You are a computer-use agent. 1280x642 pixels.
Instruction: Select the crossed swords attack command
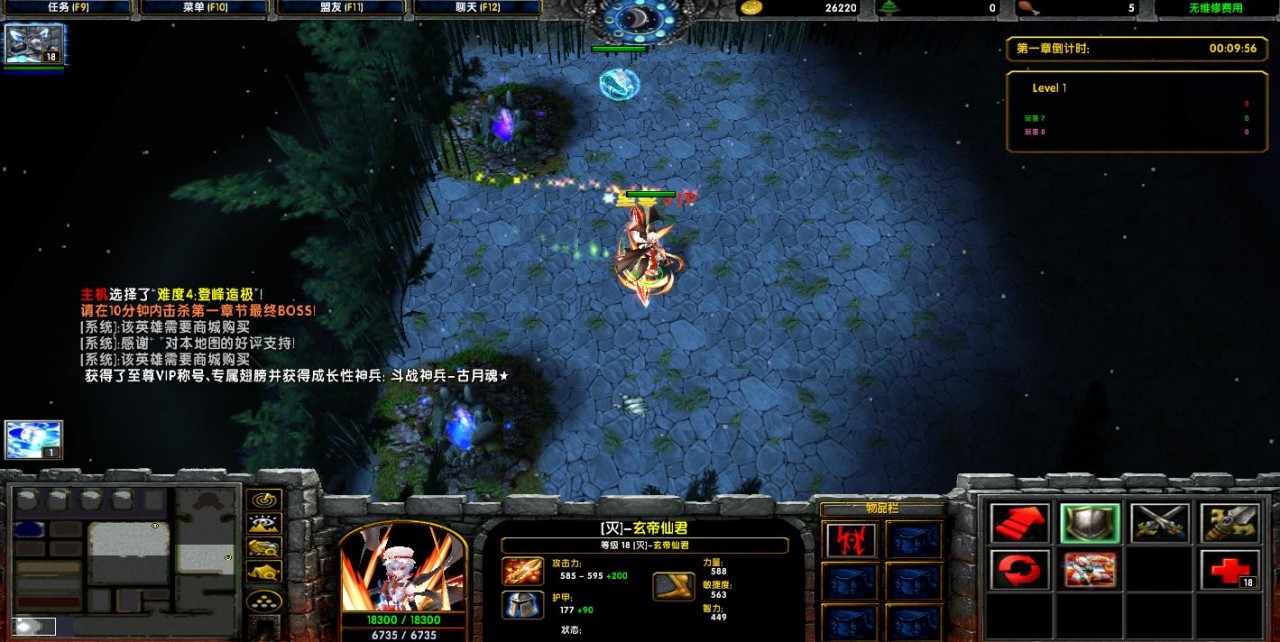pos(1160,522)
